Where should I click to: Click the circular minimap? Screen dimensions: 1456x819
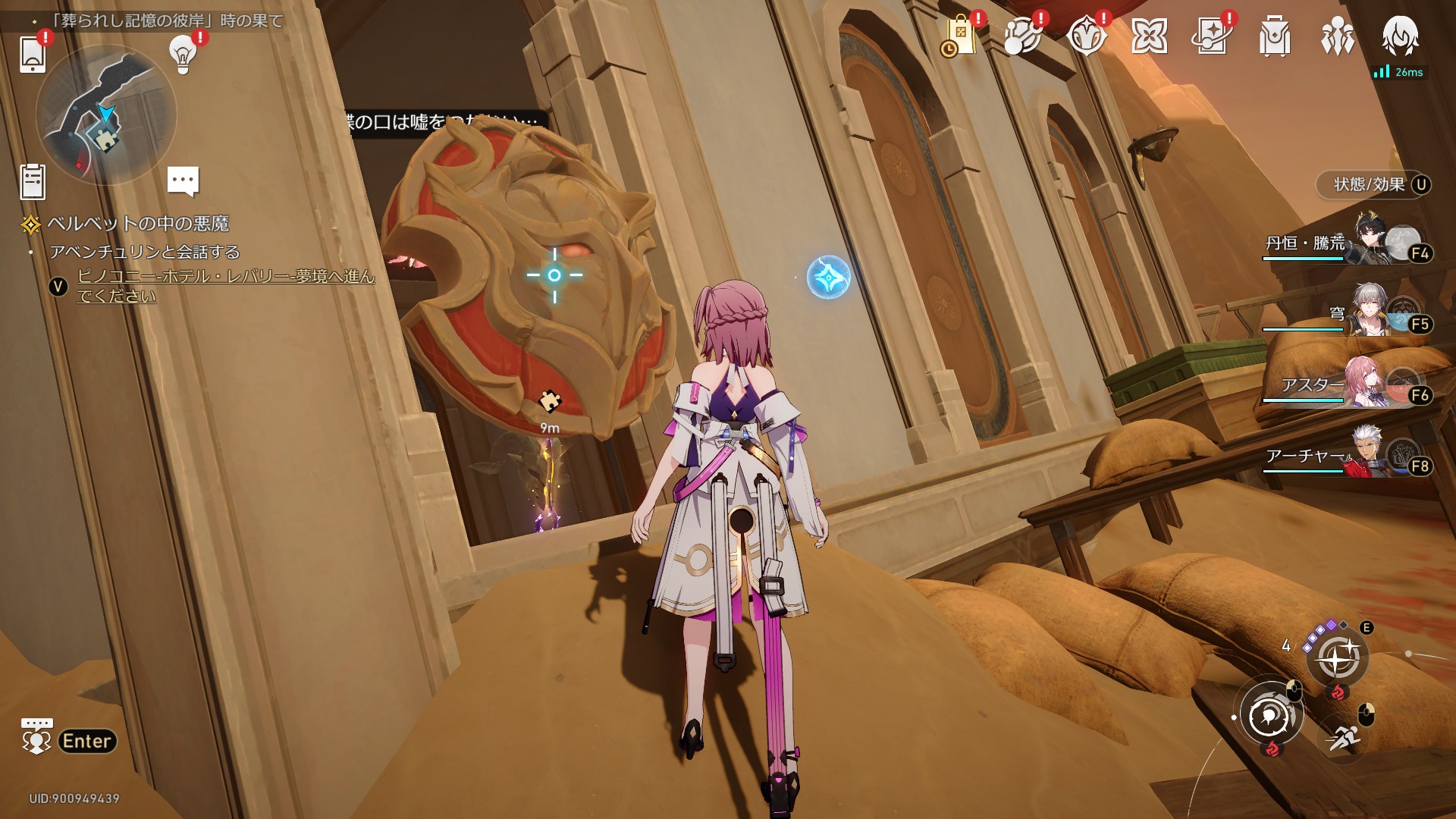(106, 115)
